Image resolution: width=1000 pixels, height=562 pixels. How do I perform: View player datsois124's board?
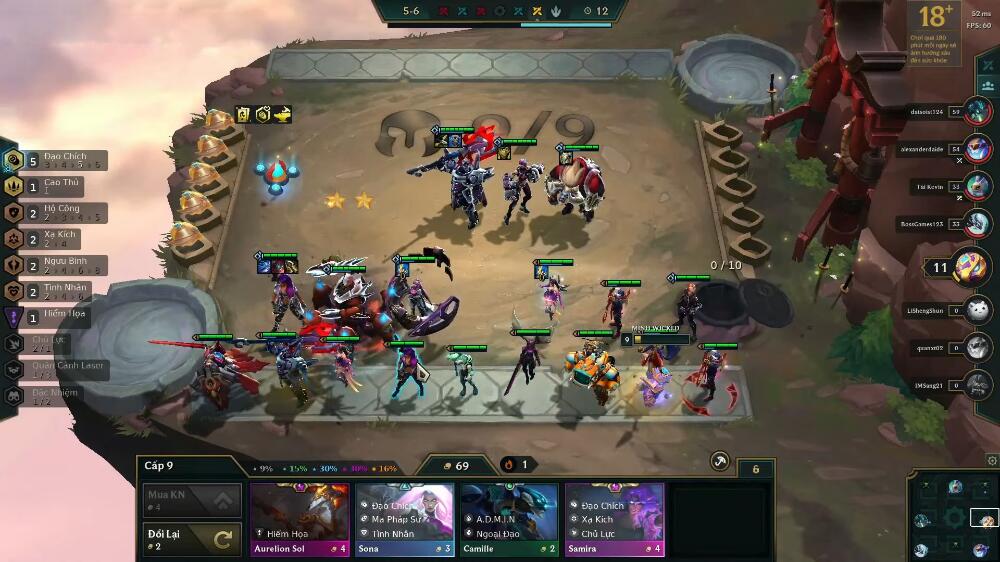click(x=978, y=113)
